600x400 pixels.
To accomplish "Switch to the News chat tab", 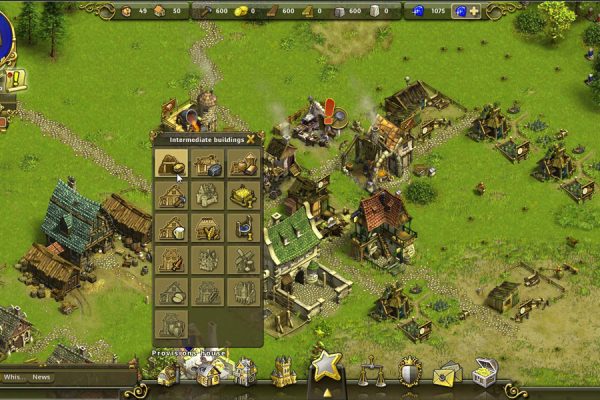I will click(41, 377).
